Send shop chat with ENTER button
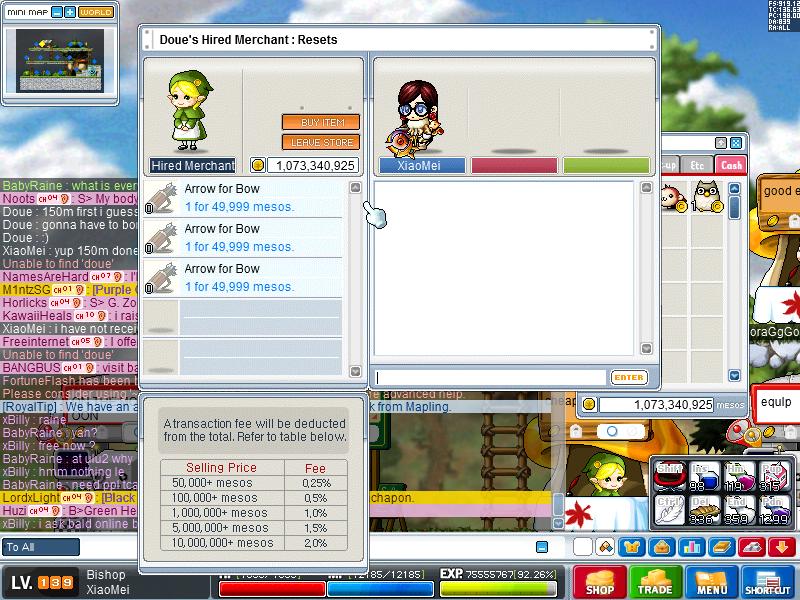The height and width of the screenshot is (600, 800). point(629,378)
